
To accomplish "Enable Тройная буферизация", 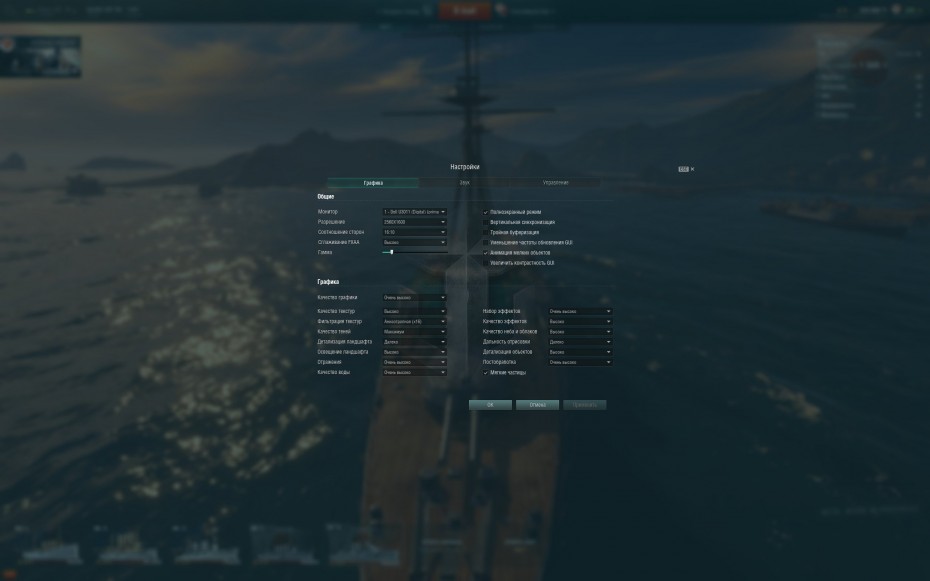I will pos(486,232).
